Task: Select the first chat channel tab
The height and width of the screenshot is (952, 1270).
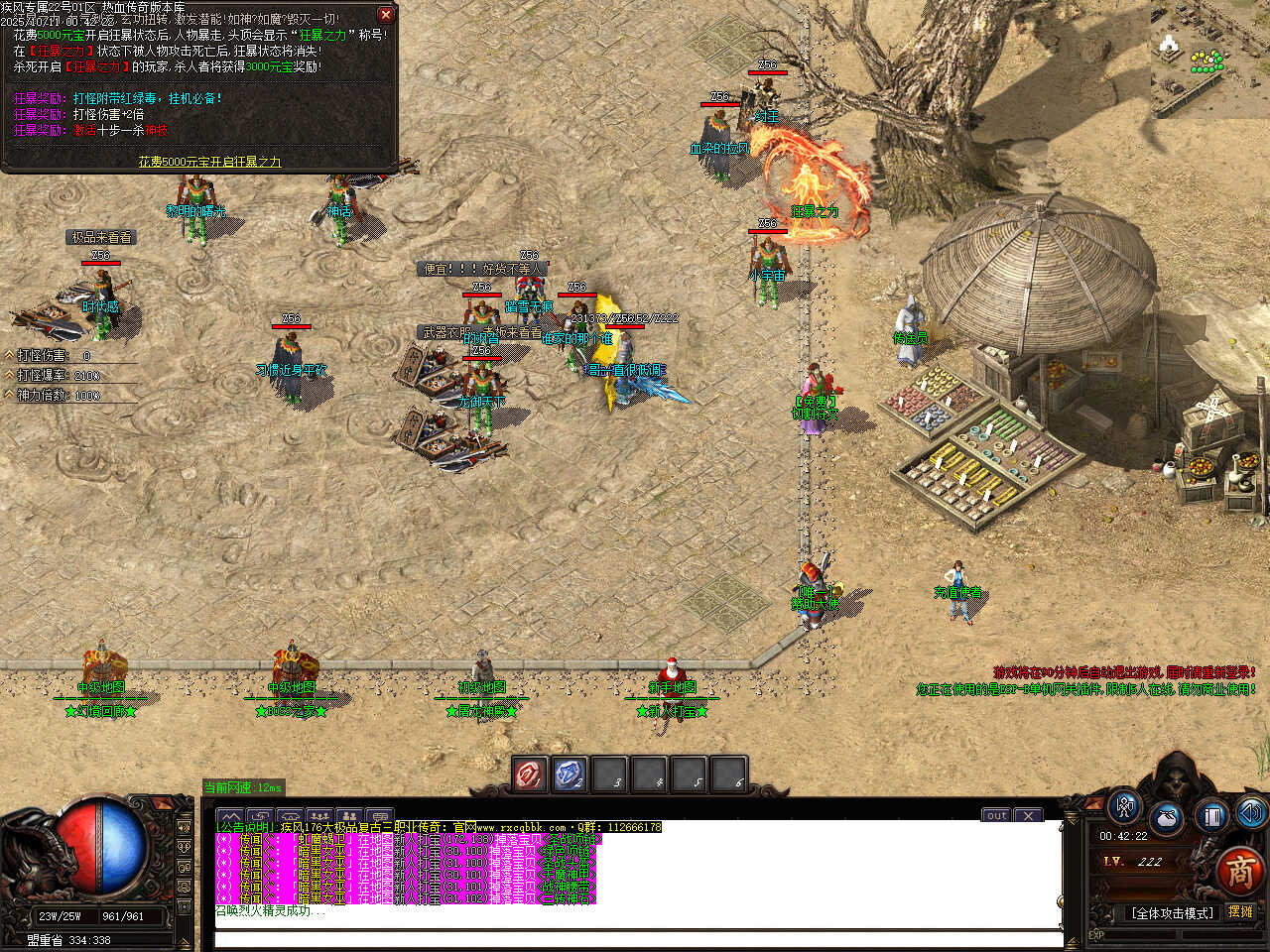Action: [x=229, y=816]
